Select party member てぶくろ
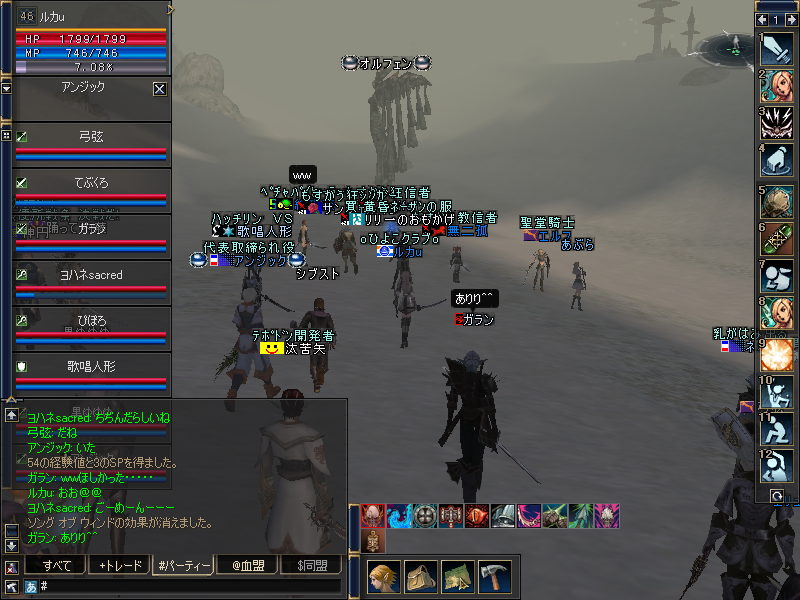Screen dimensions: 800x600 pyautogui.click(x=90, y=183)
